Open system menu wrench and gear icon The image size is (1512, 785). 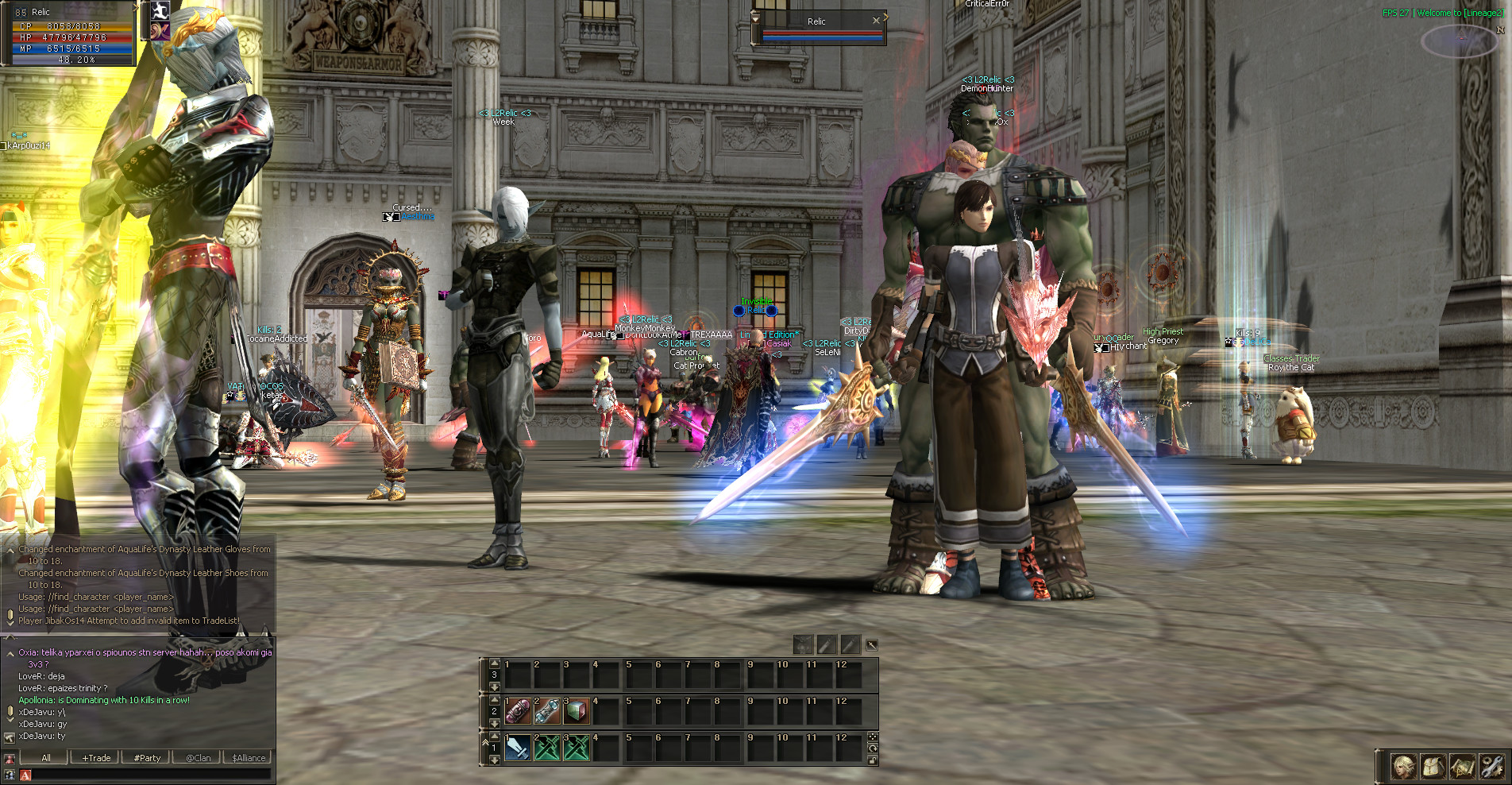click(x=1492, y=767)
